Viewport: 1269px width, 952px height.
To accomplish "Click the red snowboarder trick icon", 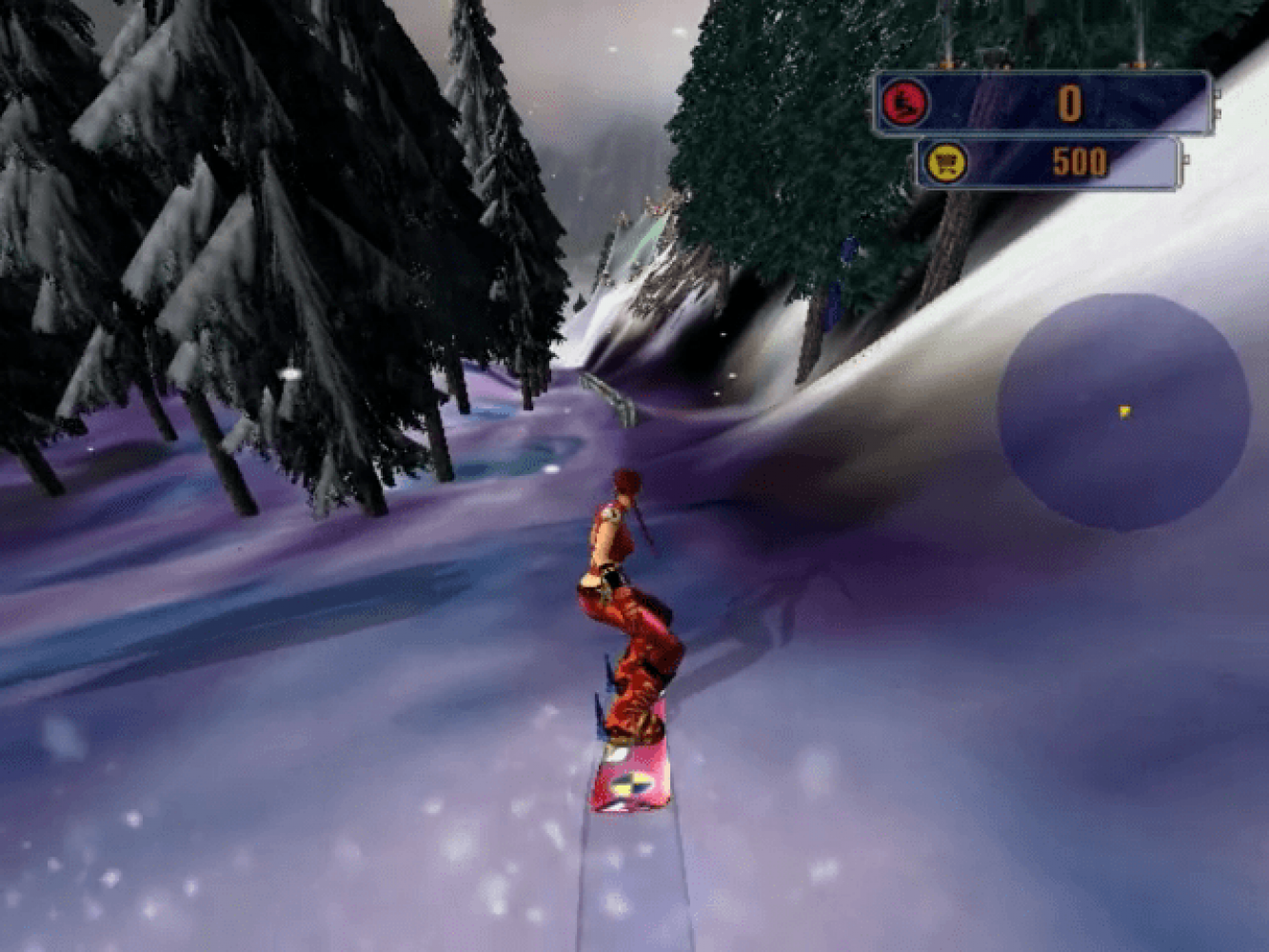I will tap(904, 103).
